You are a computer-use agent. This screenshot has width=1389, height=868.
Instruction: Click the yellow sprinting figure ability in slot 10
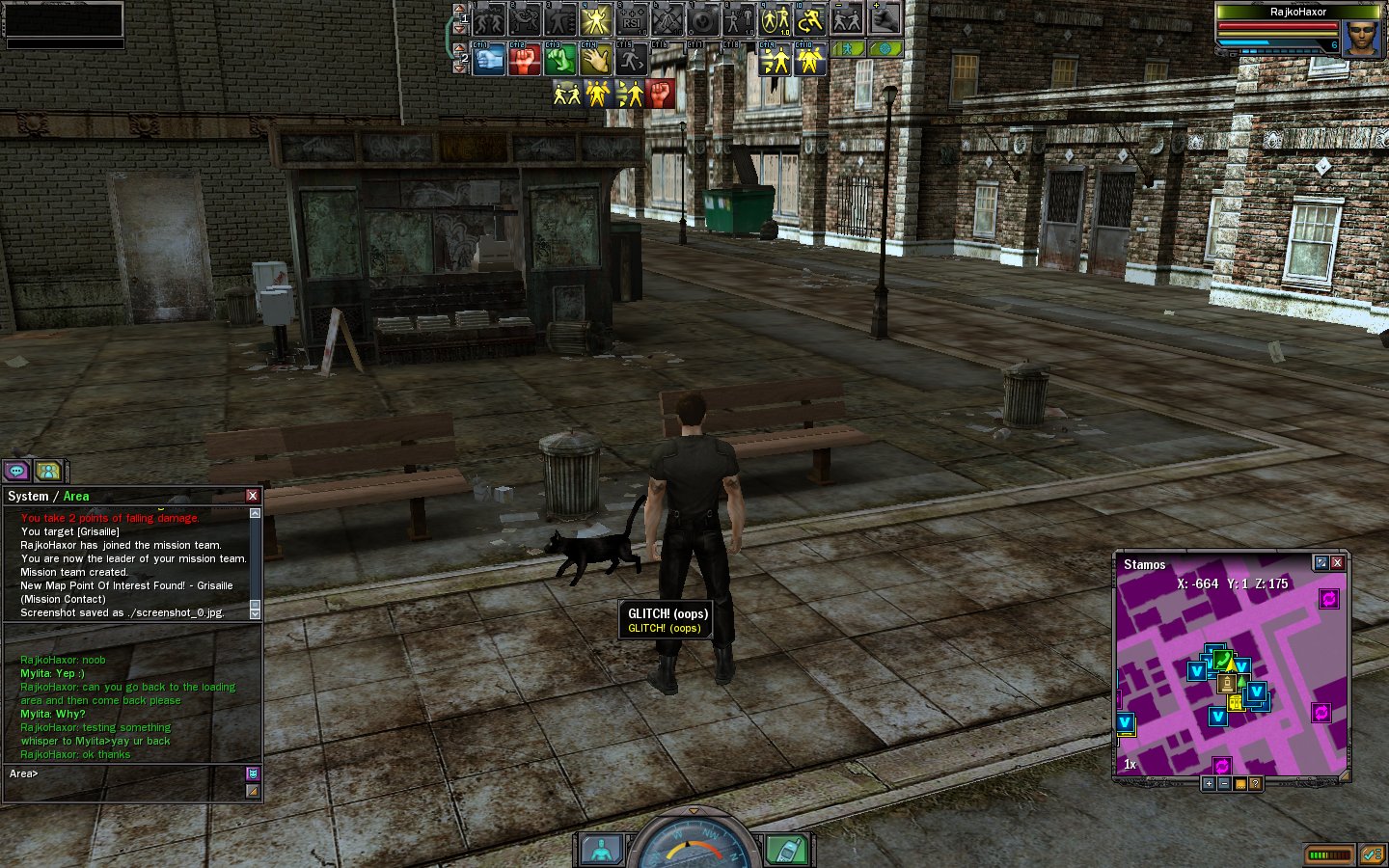point(810,19)
